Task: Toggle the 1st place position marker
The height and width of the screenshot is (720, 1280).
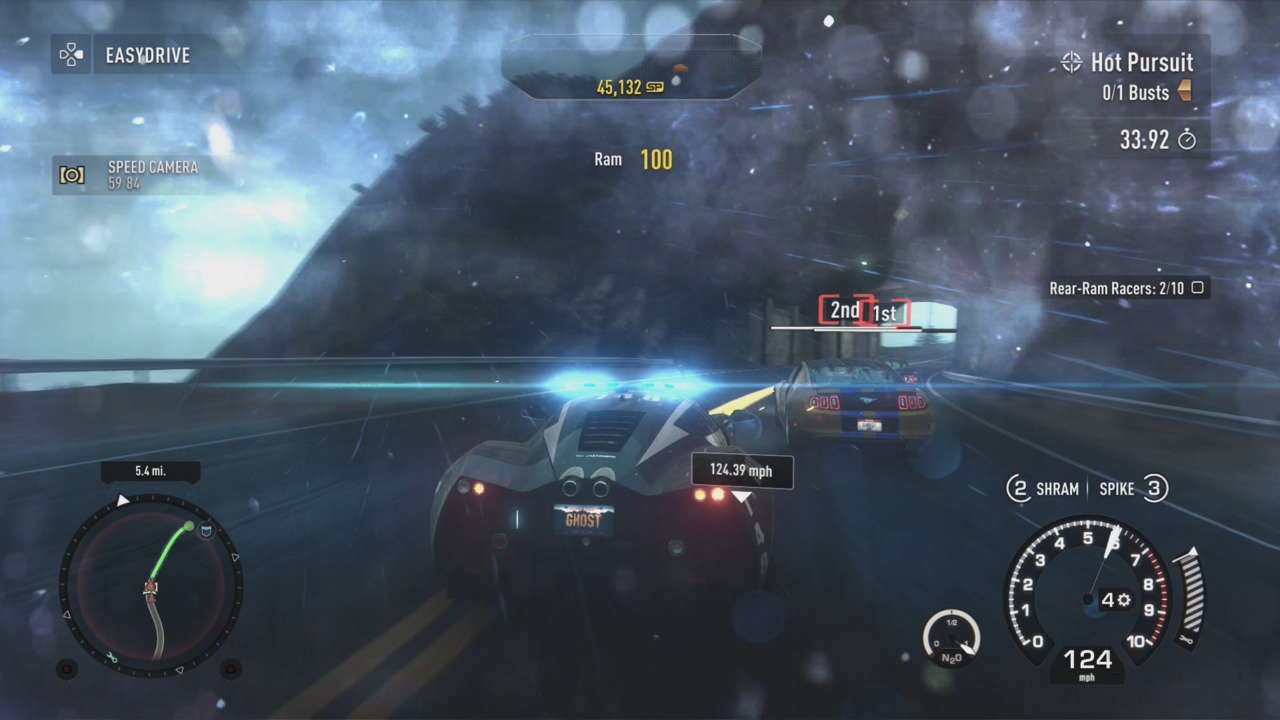Action: [x=885, y=311]
